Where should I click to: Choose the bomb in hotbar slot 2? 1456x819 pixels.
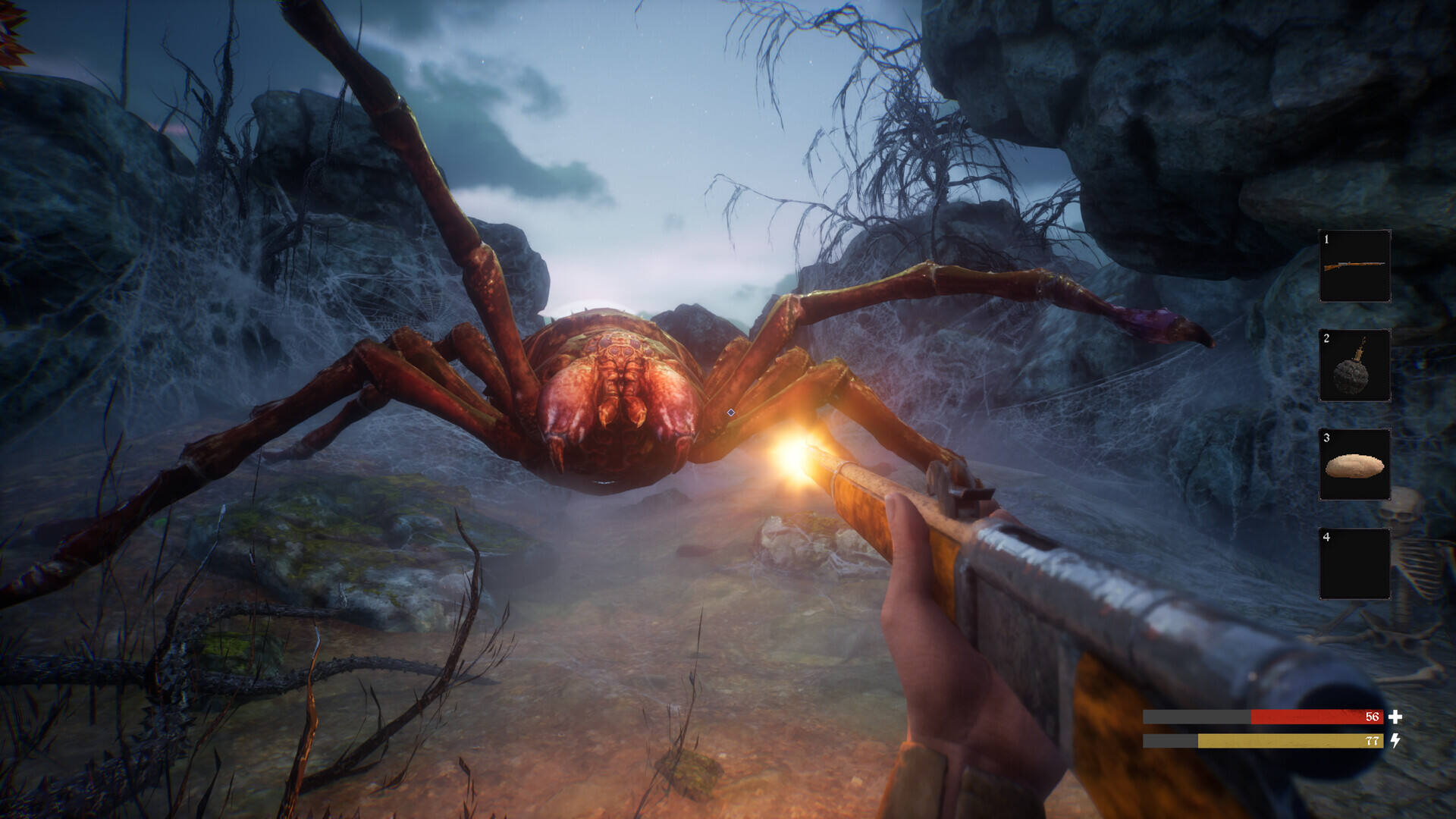[x=1354, y=366]
